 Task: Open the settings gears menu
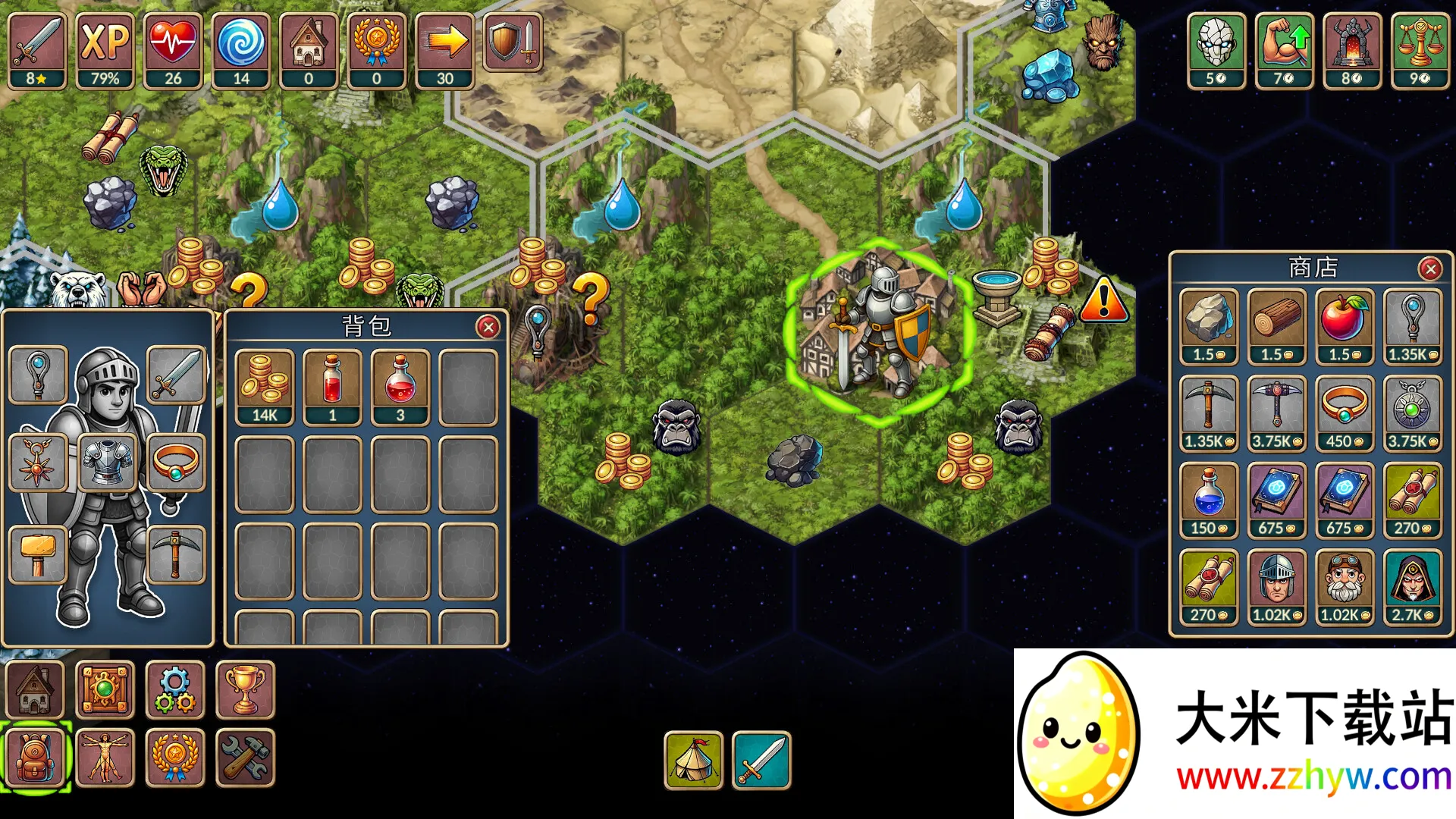coord(175,690)
